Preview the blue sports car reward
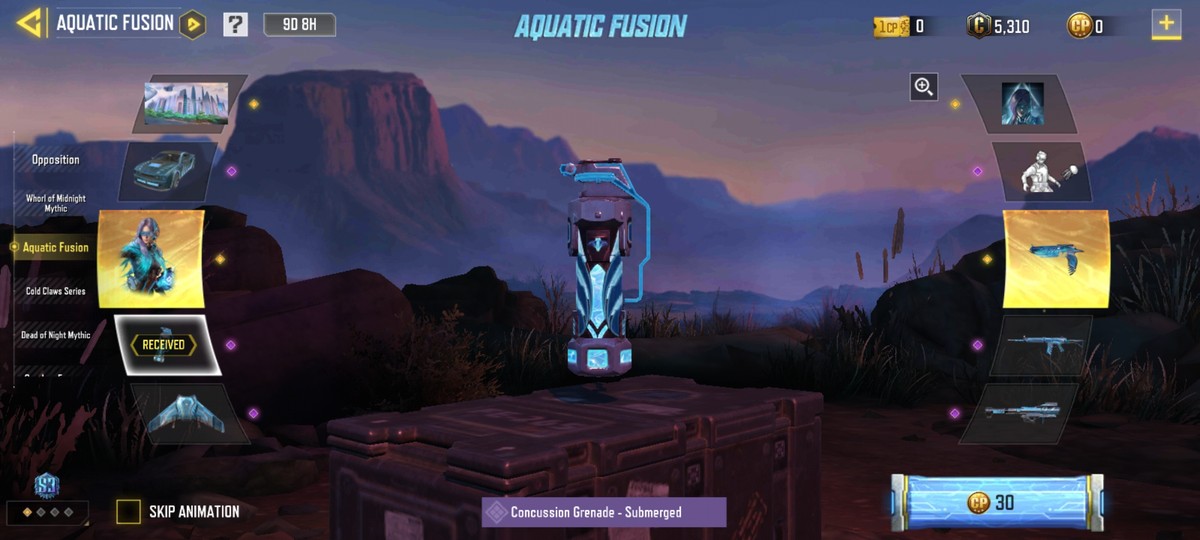Viewport: 1200px width, 540px height. (x=165, y=169)
